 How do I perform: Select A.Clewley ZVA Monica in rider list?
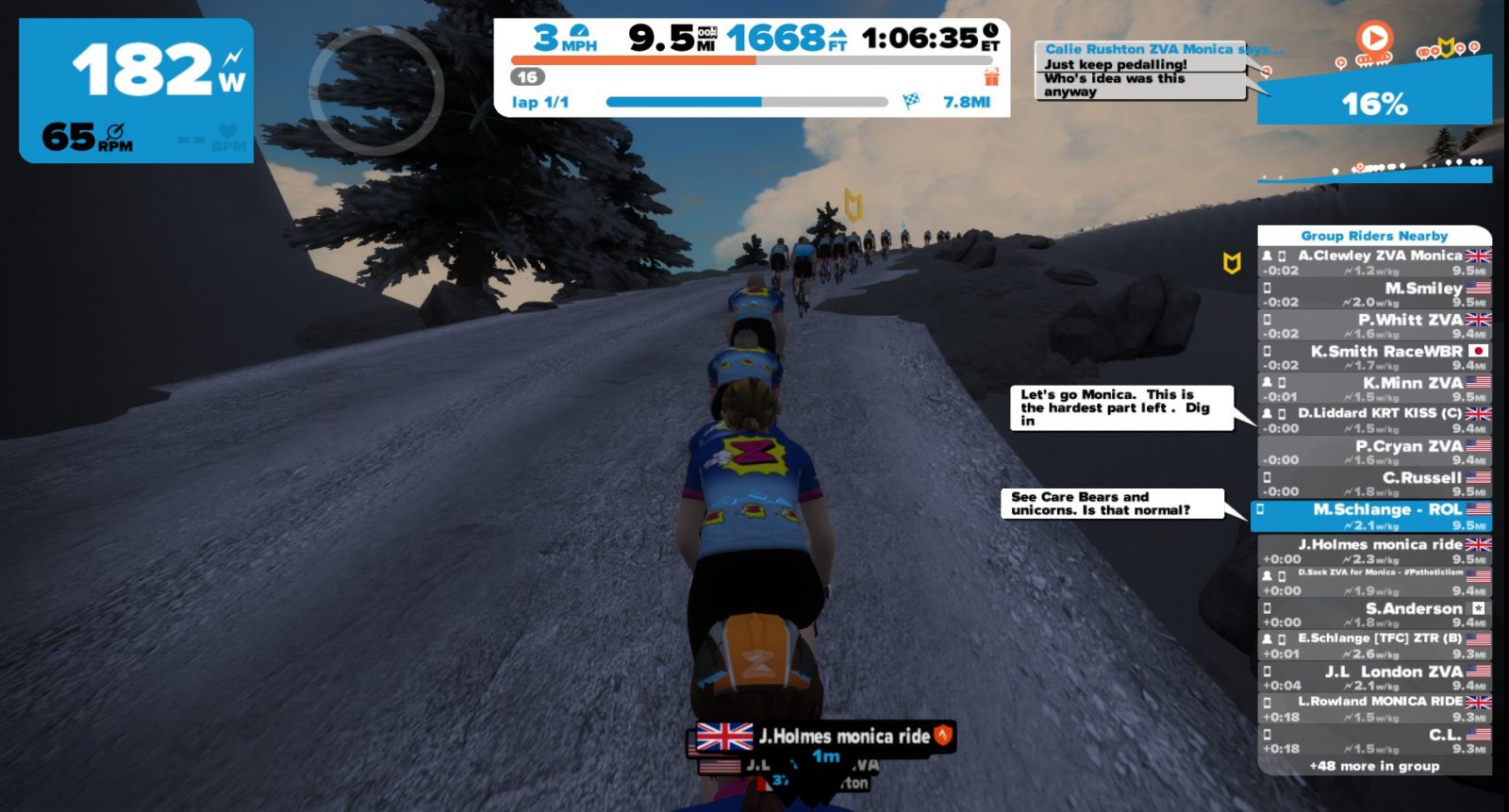point(1374,262)
